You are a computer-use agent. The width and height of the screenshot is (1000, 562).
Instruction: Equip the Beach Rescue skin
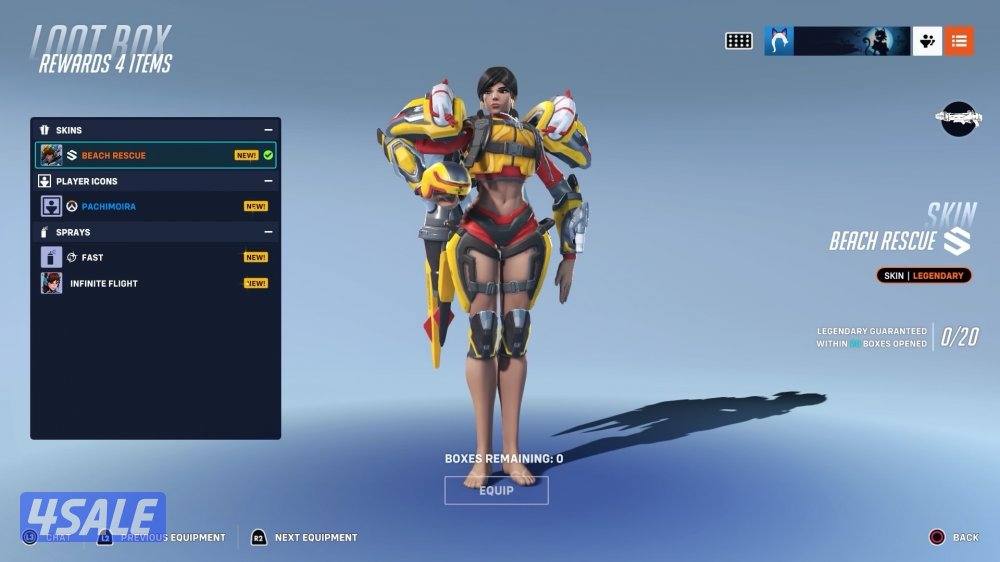point(496,490)
